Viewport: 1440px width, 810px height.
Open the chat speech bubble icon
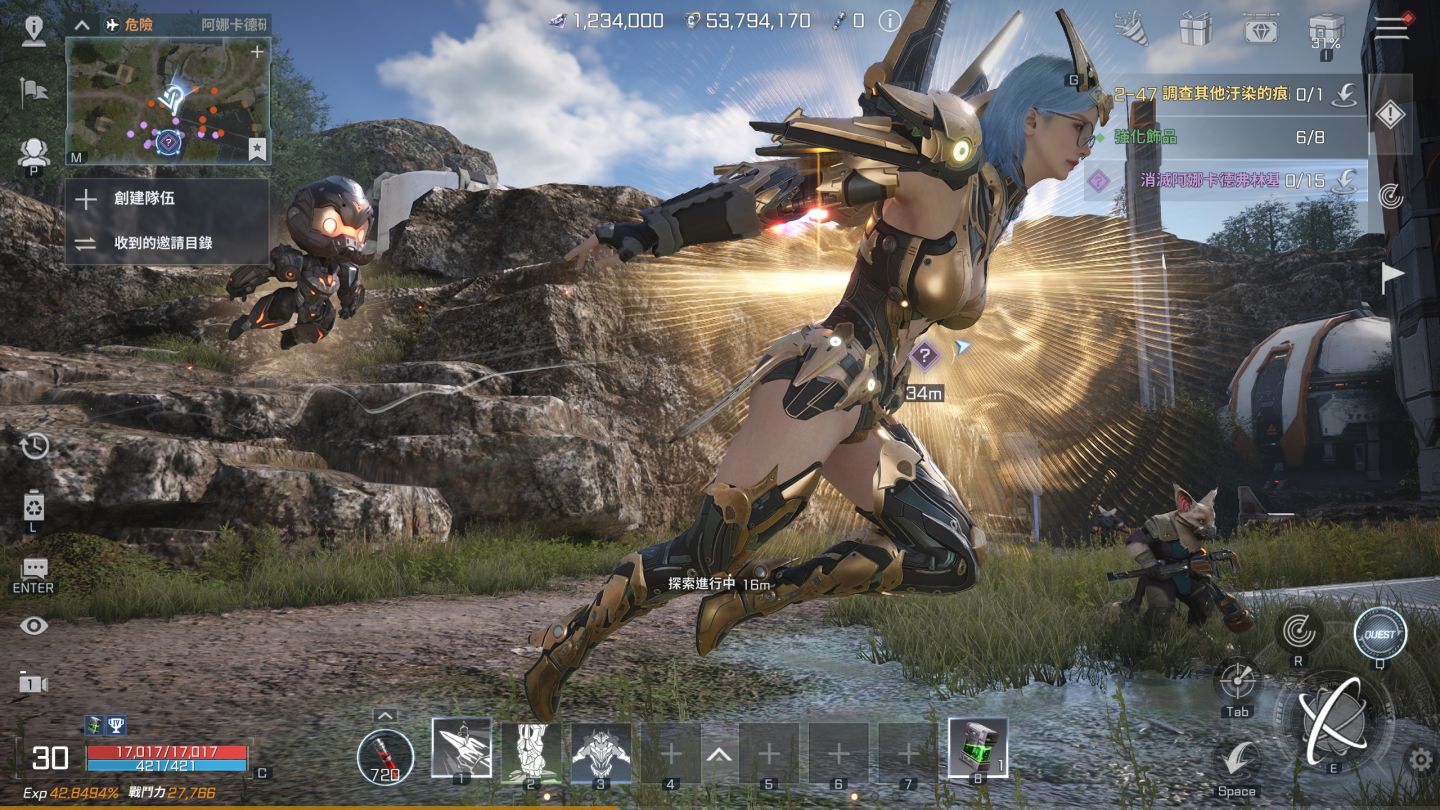(x=34, y=569)
